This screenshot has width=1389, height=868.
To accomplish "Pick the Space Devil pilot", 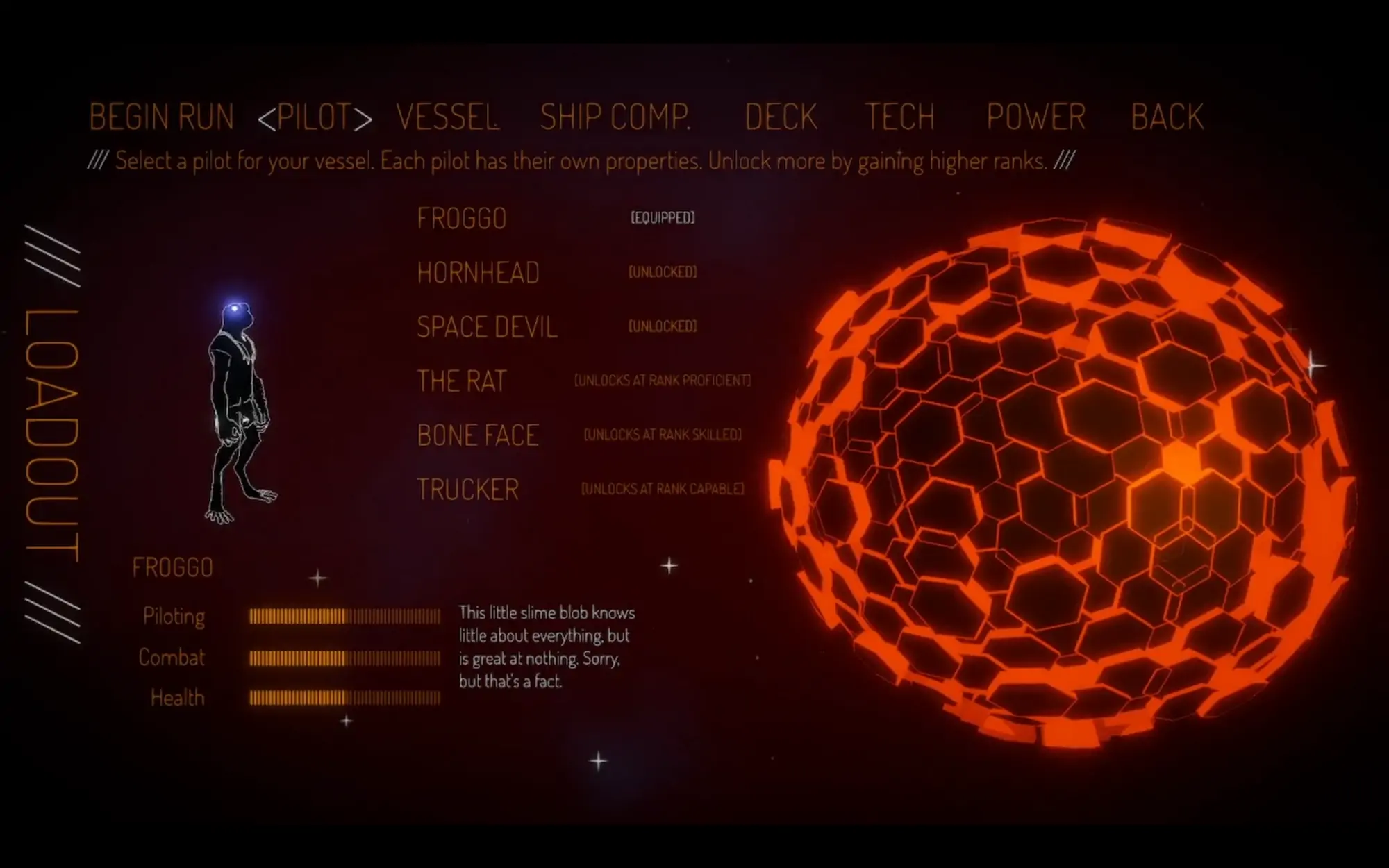I will [x=487, y=327].
